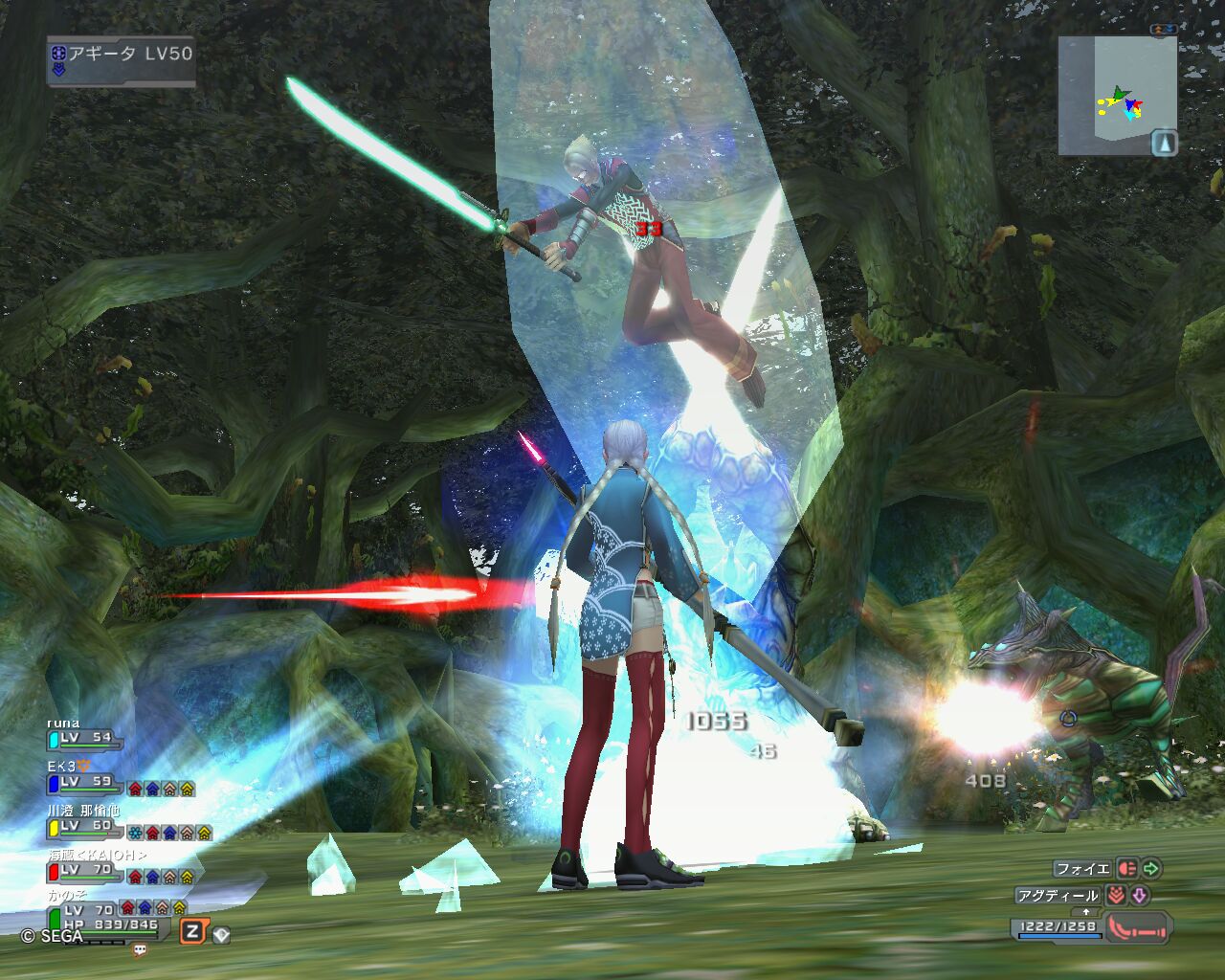Click the small up-arrow palette tab

pyautogui.click(x=1085, y=912)
